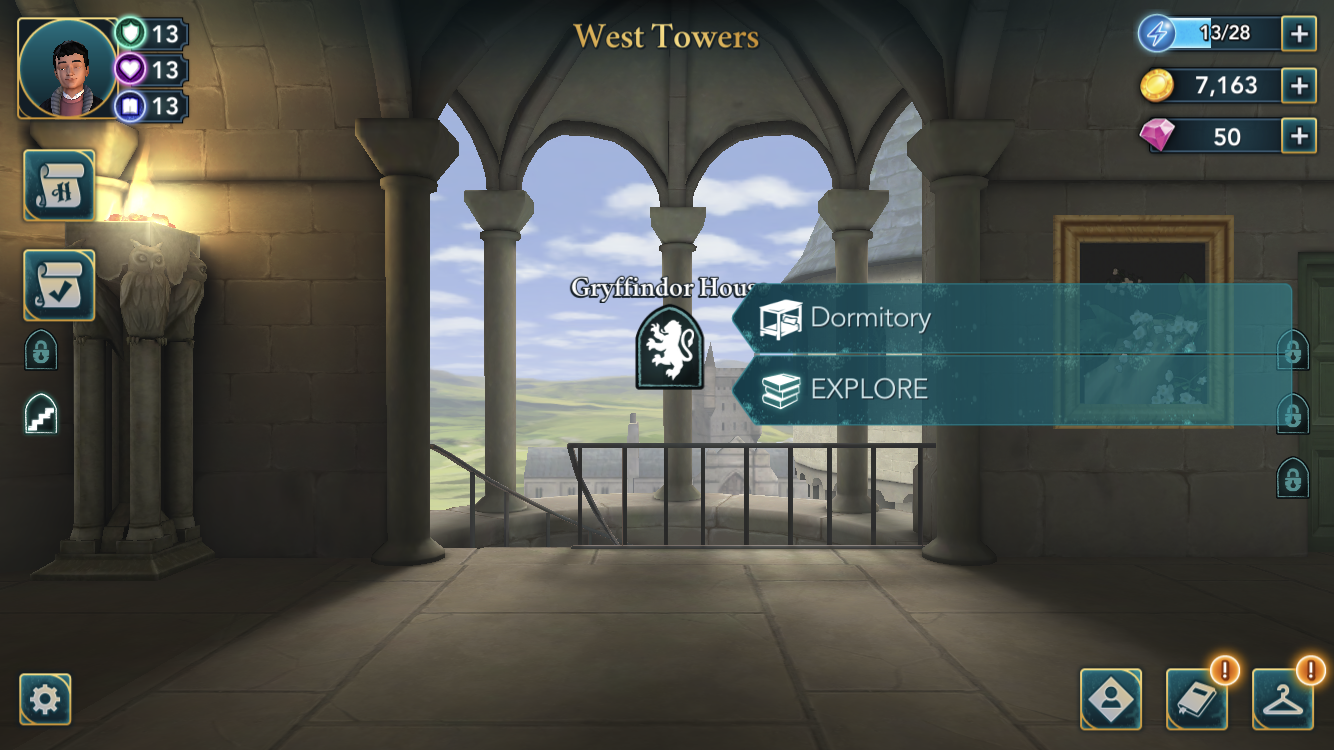Screen dimensions: 1334x750
Task: Open the player character portrait
Action: (x=67, y=68)
